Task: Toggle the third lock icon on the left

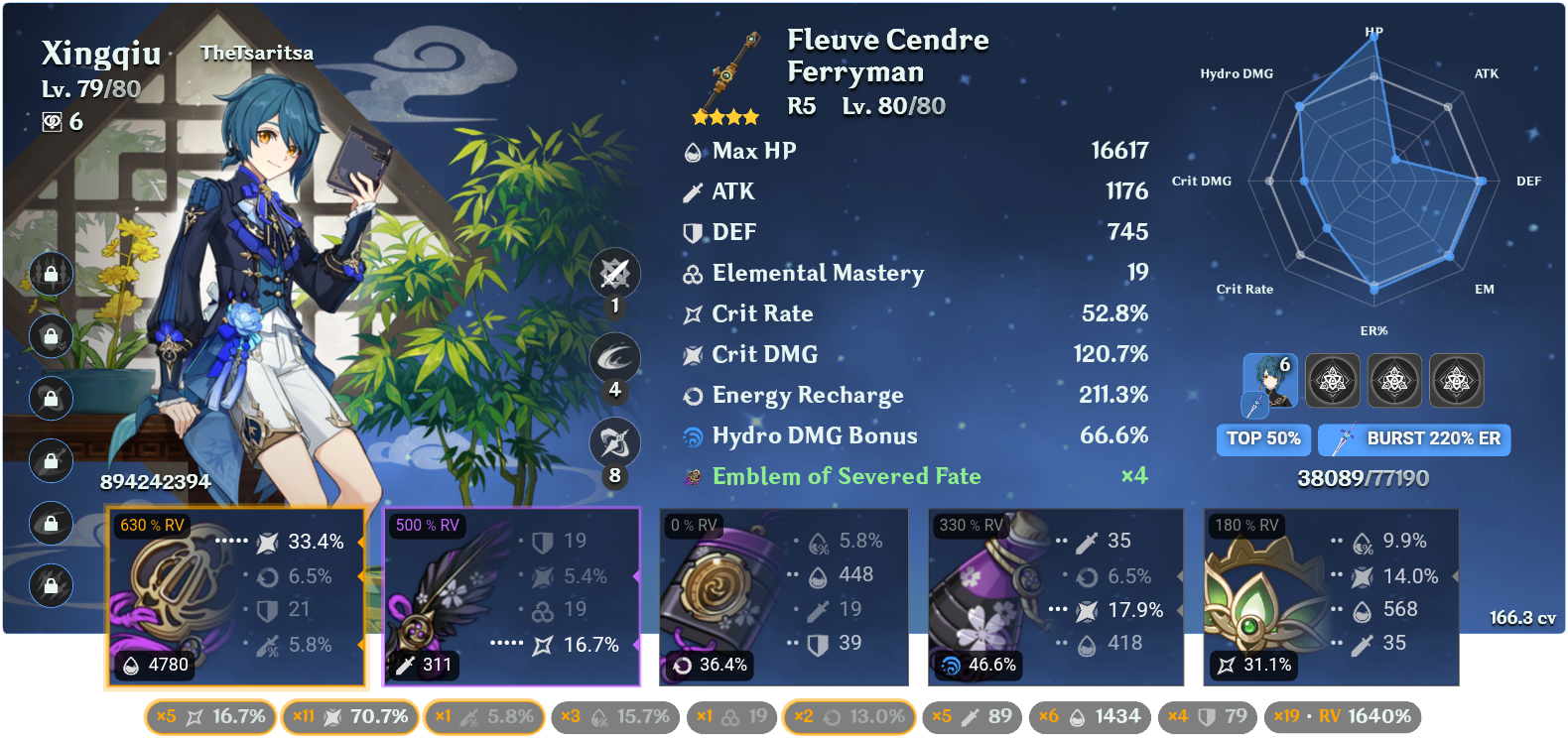Action: 50,399
